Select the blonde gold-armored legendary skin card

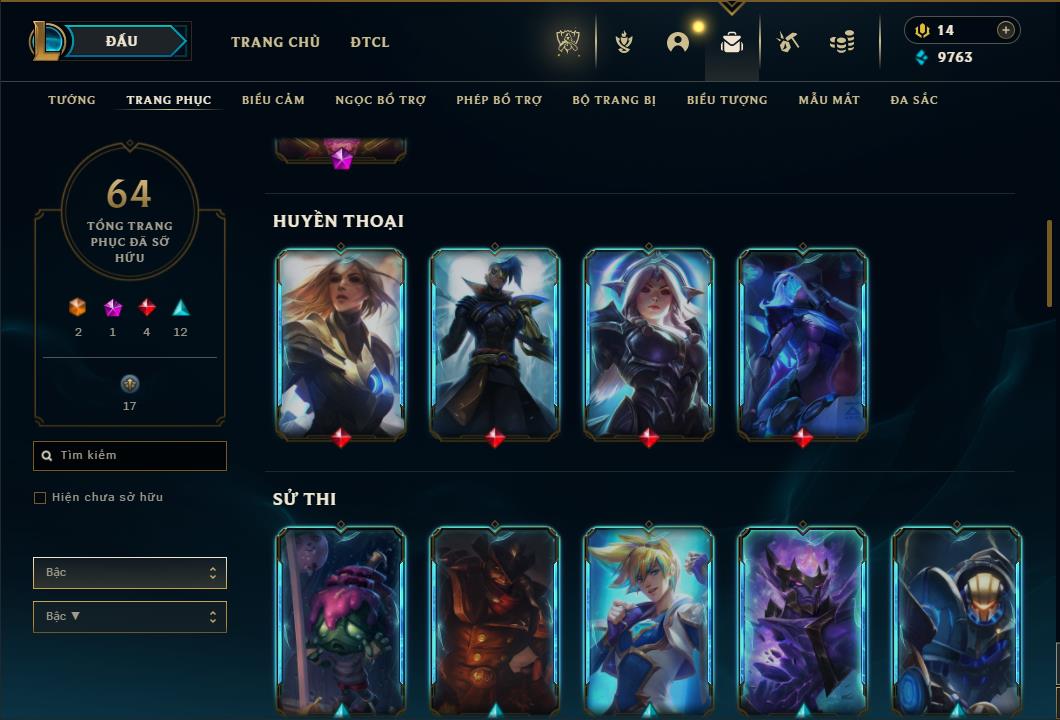coord(341,343)
